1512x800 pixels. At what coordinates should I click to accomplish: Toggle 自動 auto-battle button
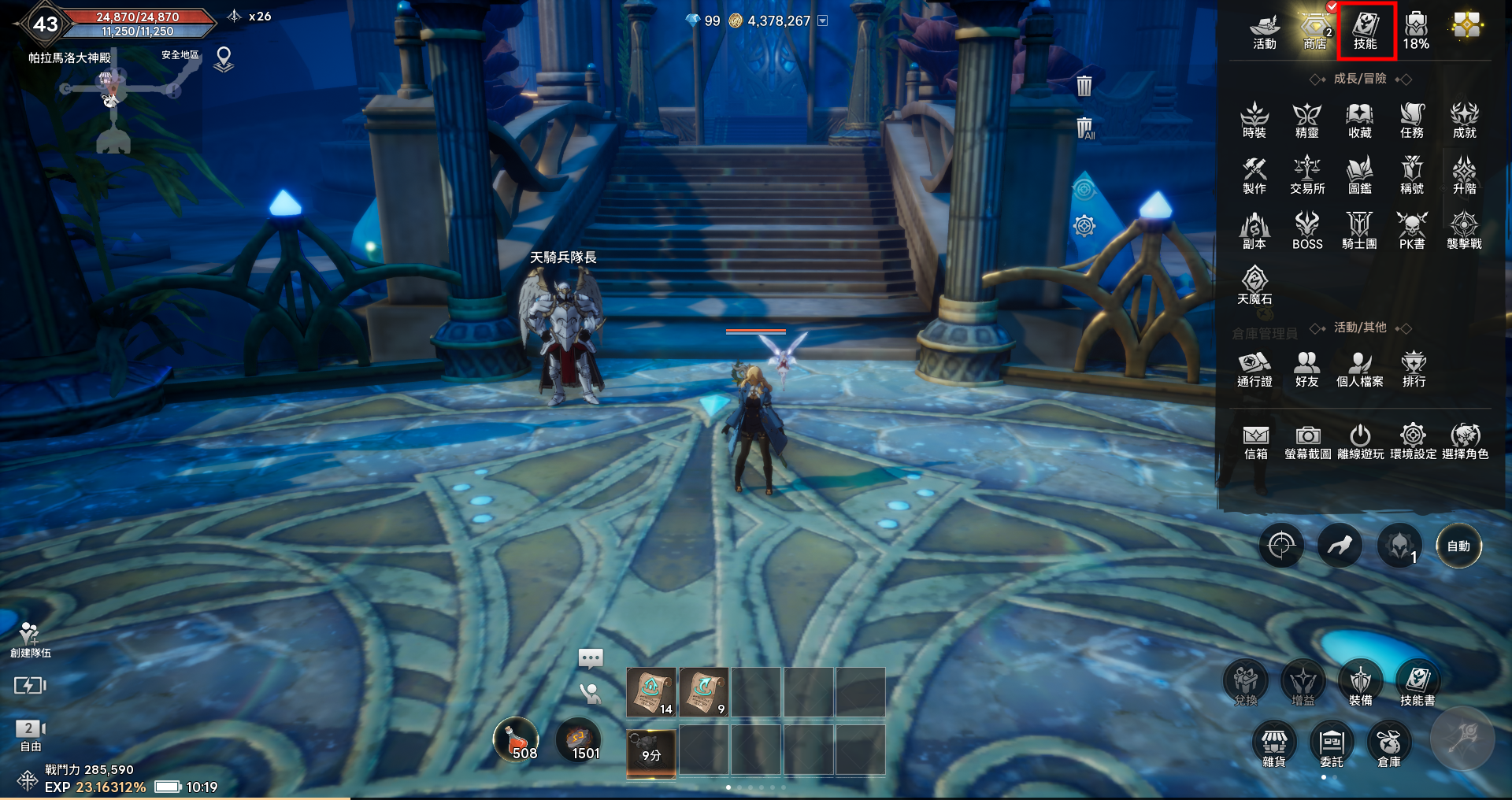[x=1458, y=546]
